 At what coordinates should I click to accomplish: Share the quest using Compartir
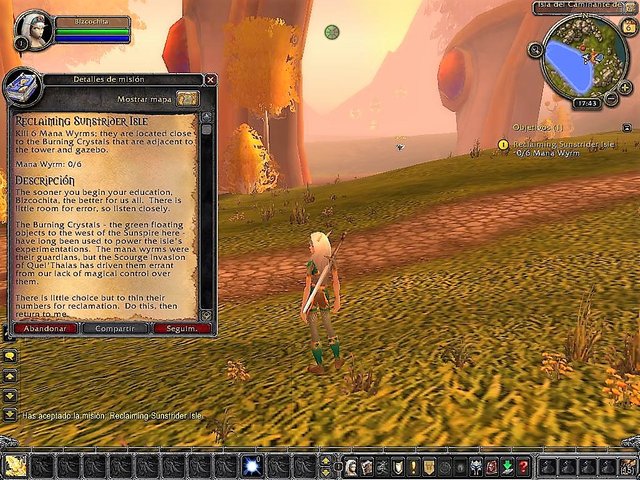click(x=115, y=328)
